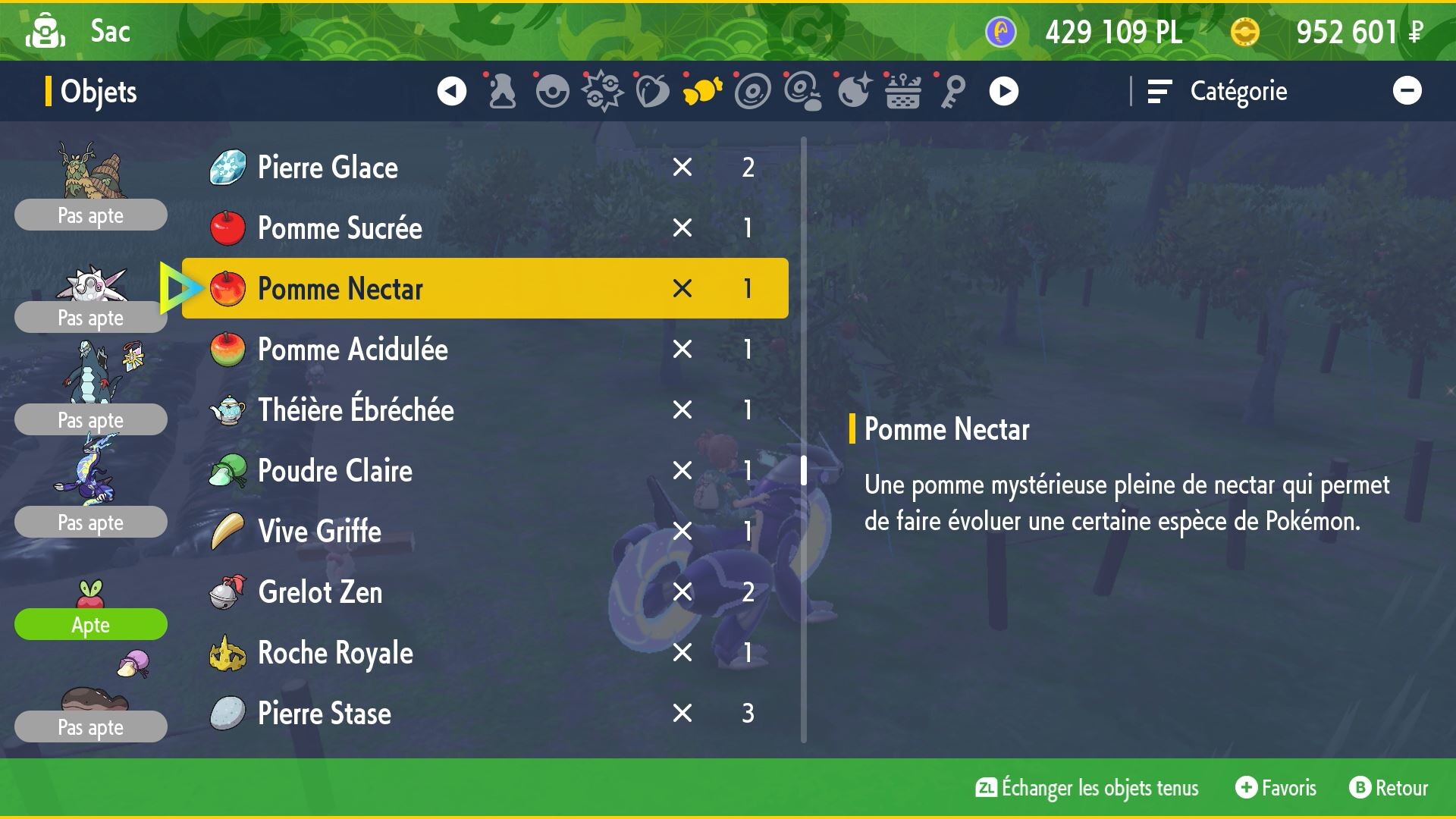Add Pomme Nectar to Favoris
1456x819 pixels.
click(x=1275, y=788)
